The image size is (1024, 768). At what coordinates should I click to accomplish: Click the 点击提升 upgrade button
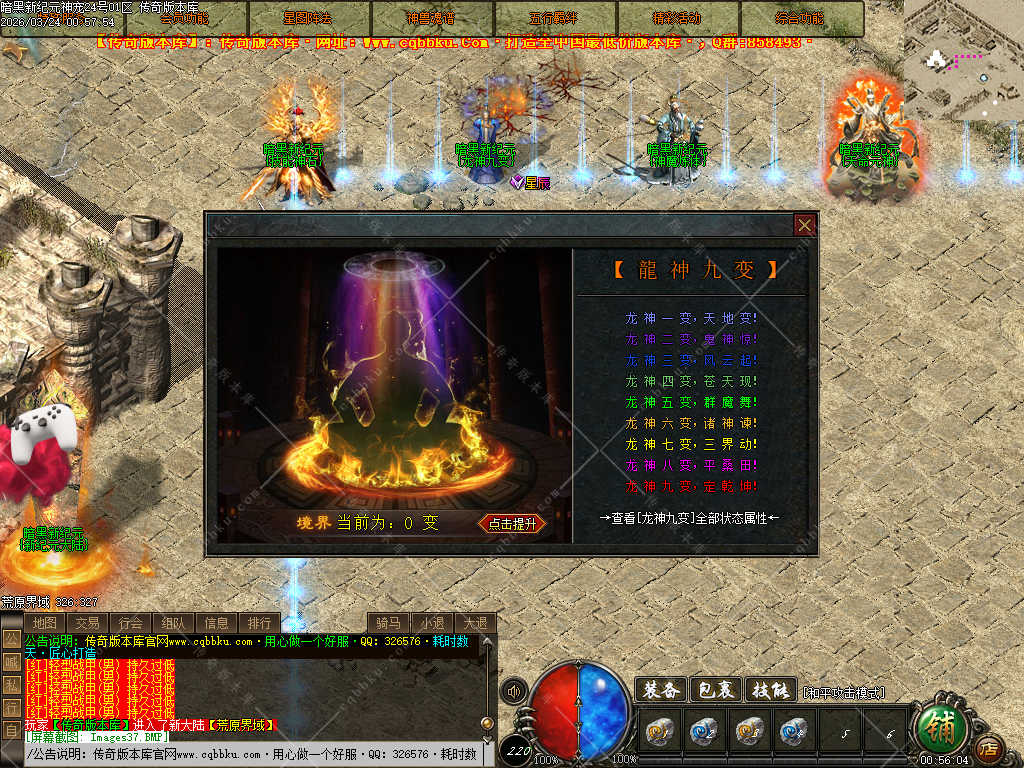point(512,523)
